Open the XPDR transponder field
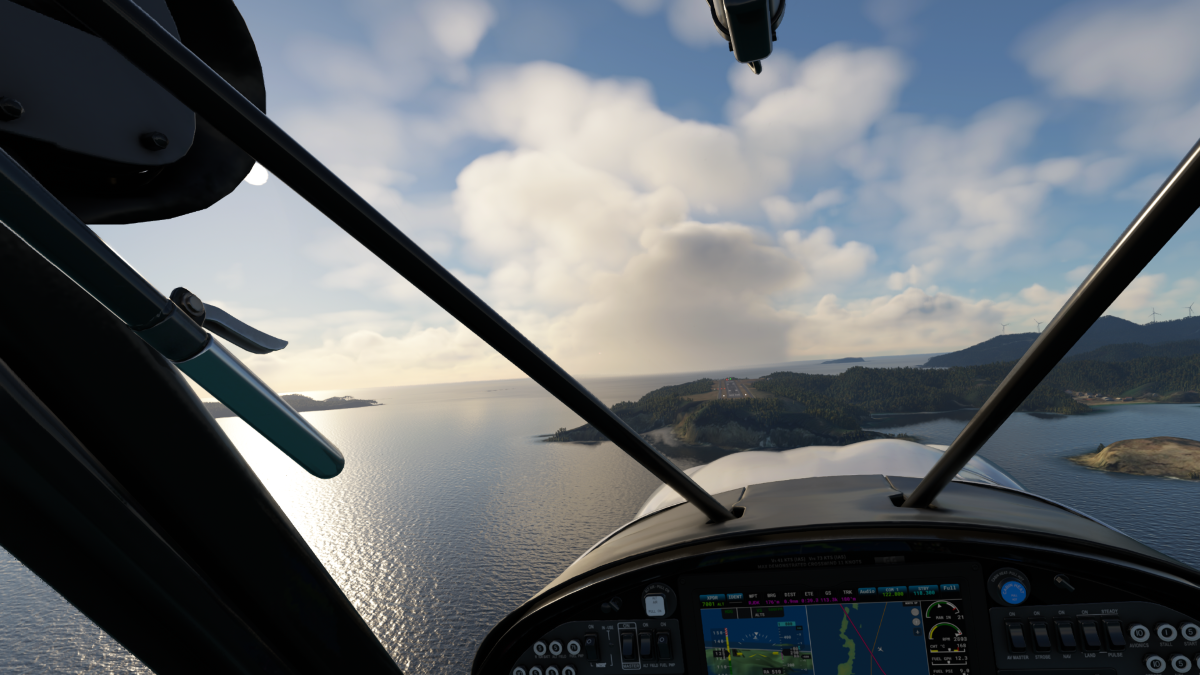 point(712,597)
